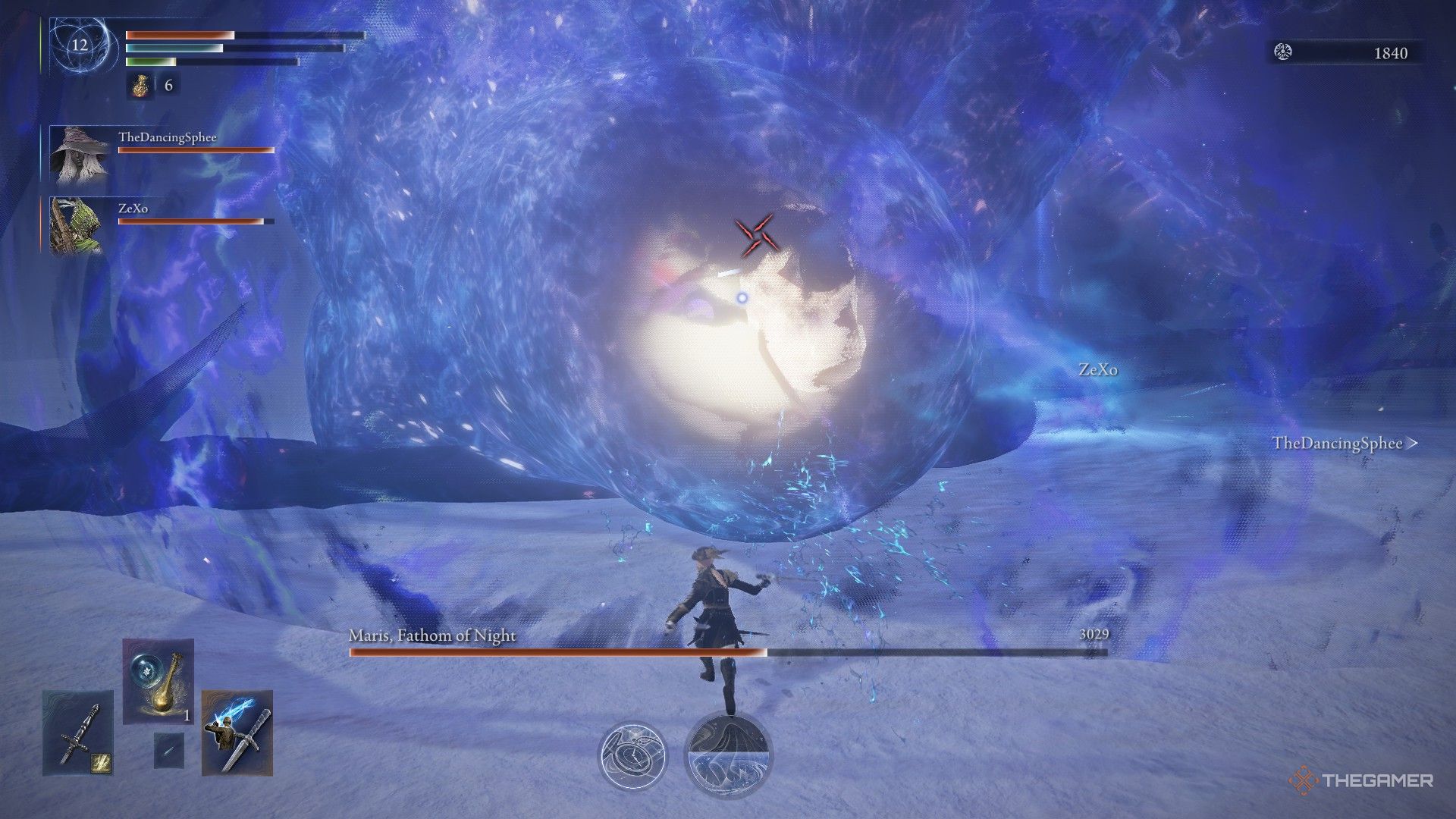1456x819 pixels.
Task: Click the crimson flask icon
Action: (x=140, y=85)
